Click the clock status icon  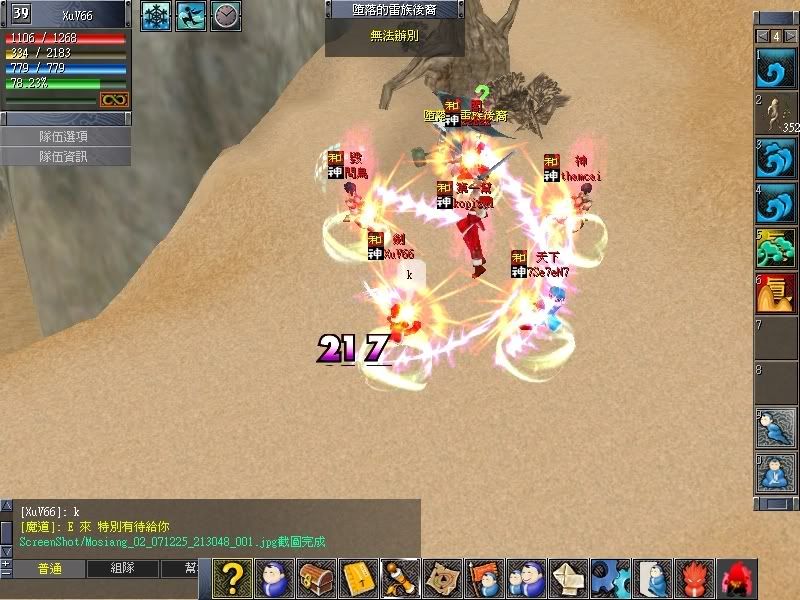coord(226,15)
